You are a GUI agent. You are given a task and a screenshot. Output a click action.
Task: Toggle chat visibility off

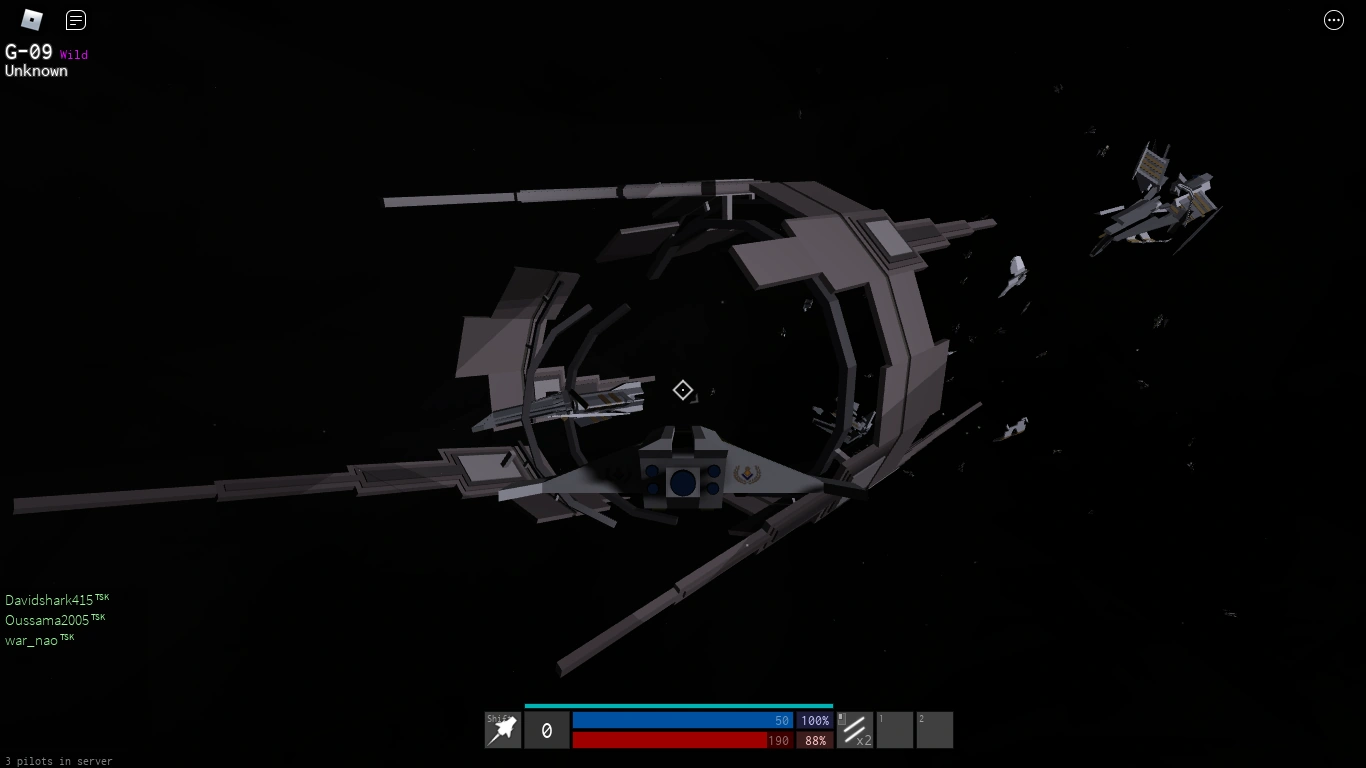[75, 20]
